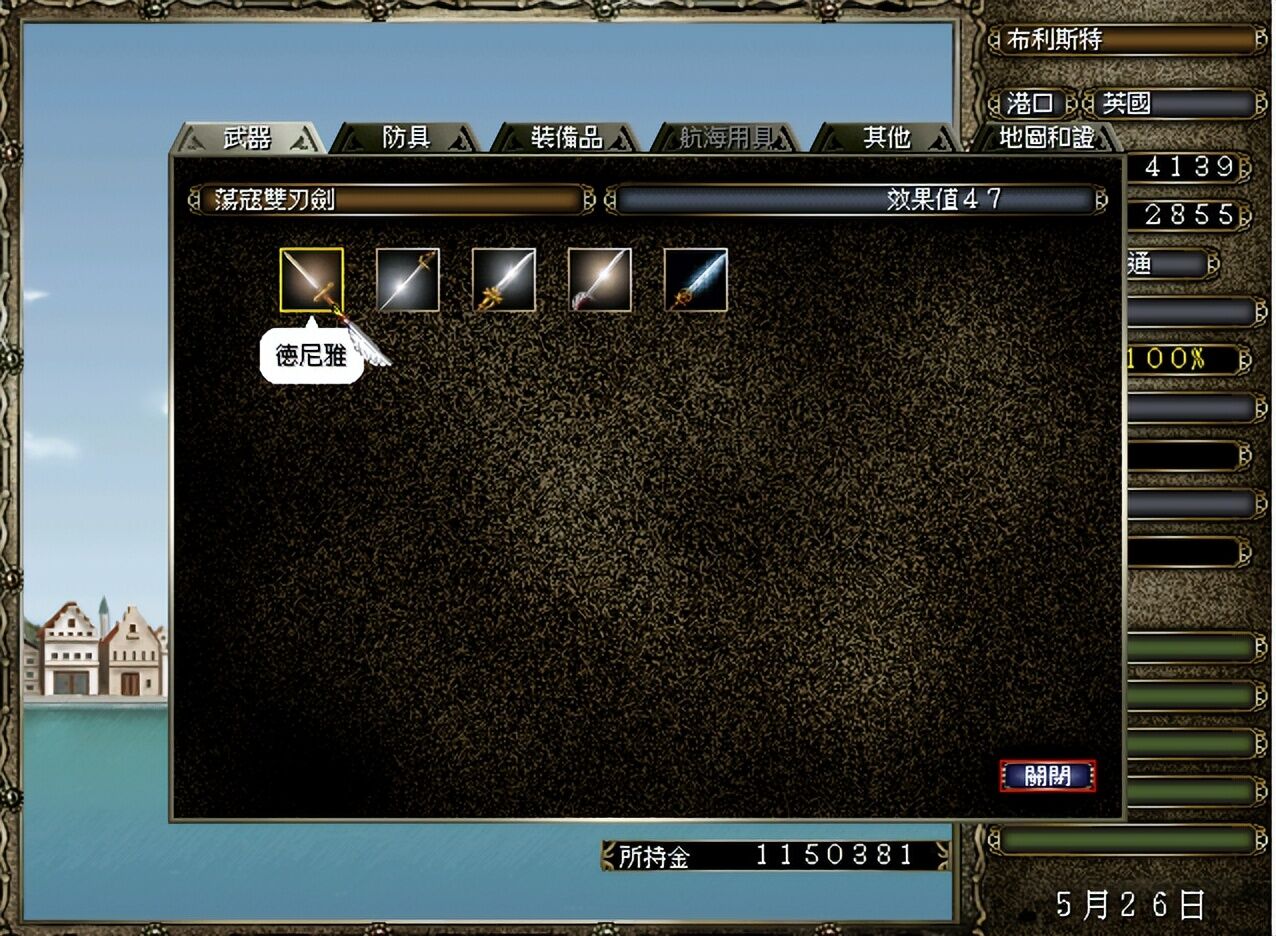Show the 其他 other items tab
Viewport: 1276px width, 936px height.
(x=886, y=138)
